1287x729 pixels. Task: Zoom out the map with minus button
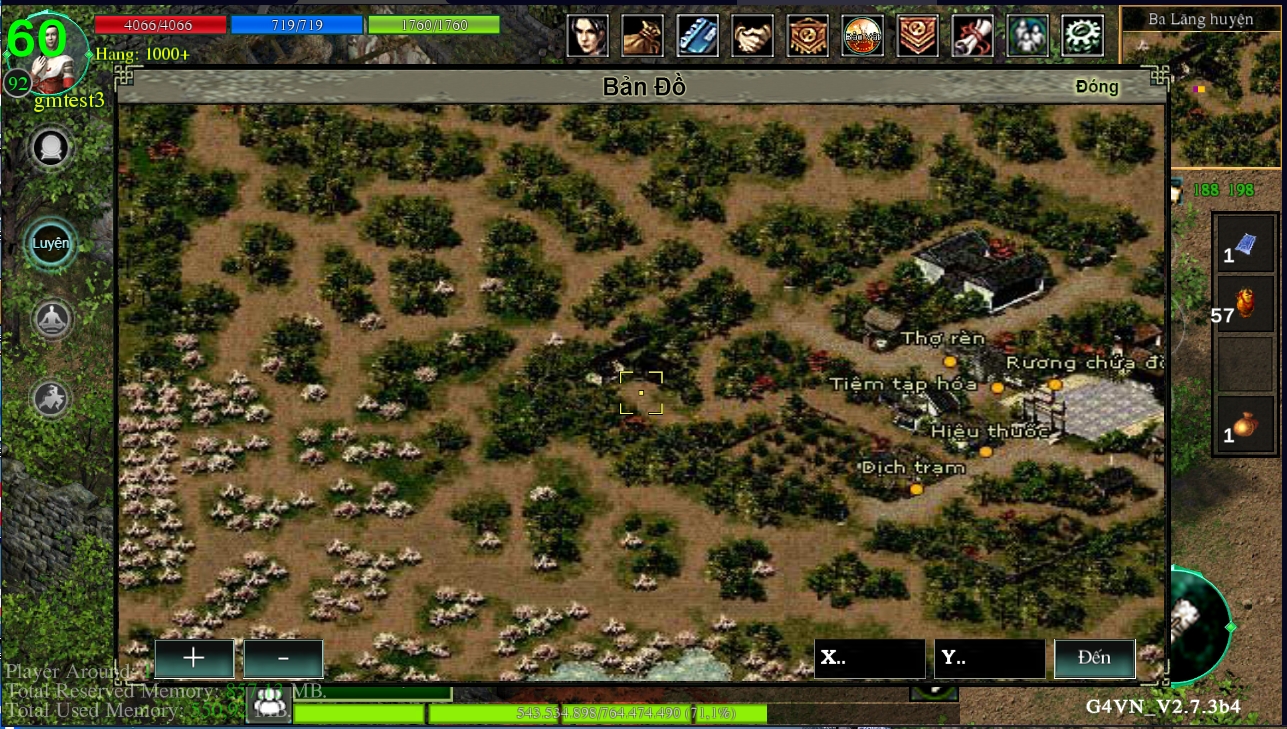[x=284, y=659]
